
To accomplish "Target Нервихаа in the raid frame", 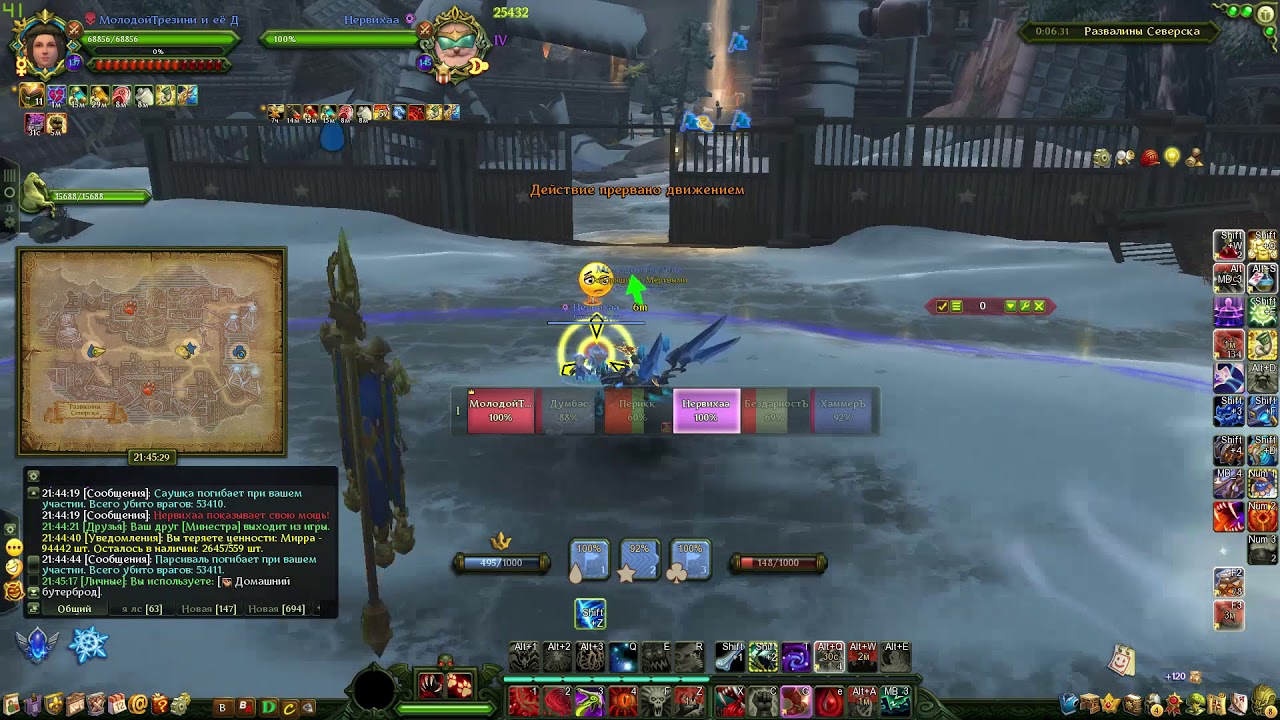I will pyautogui.click(x=706, y=411).
